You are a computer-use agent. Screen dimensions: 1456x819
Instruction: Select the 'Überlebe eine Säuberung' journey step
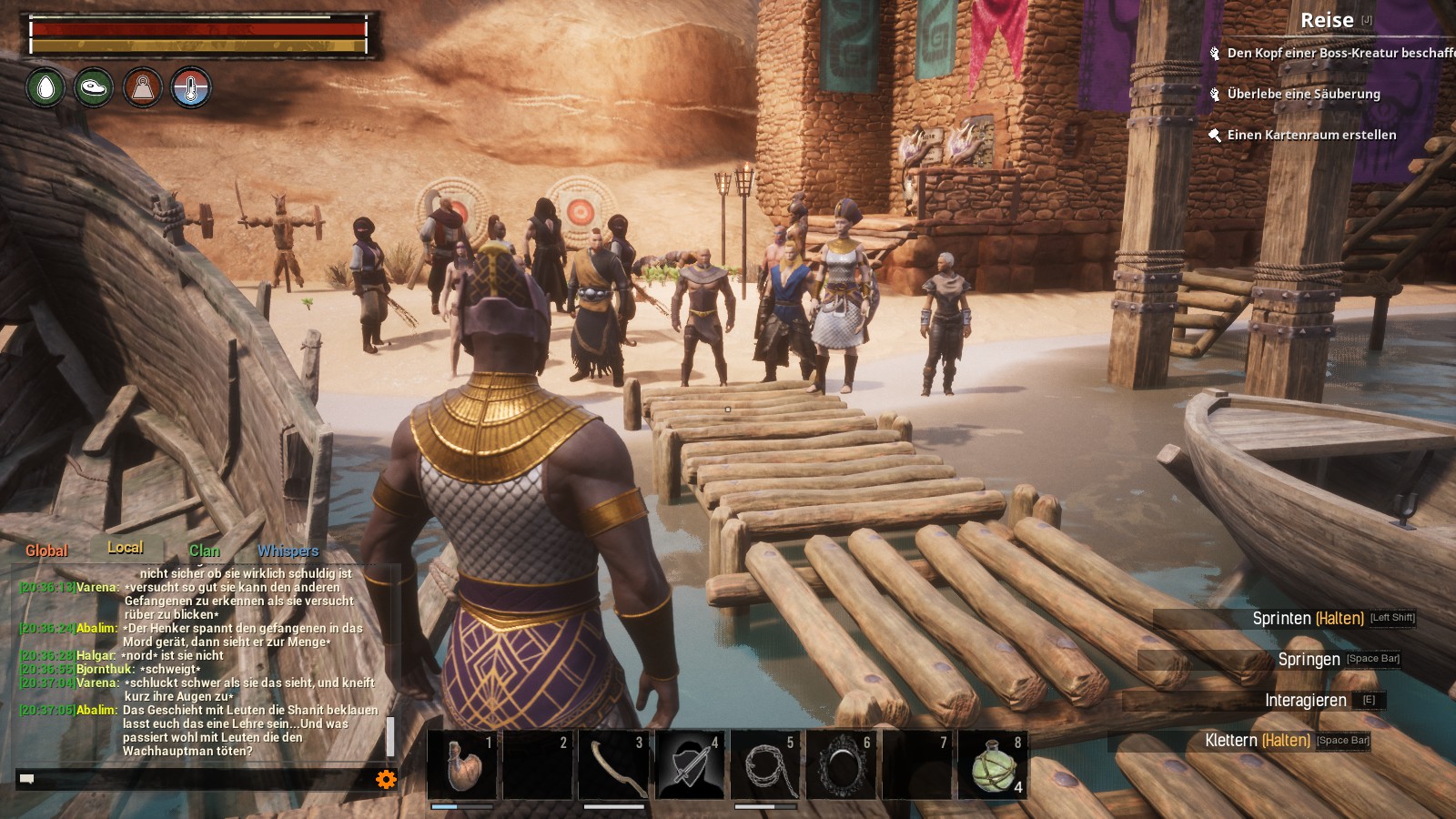(1303, 94)
